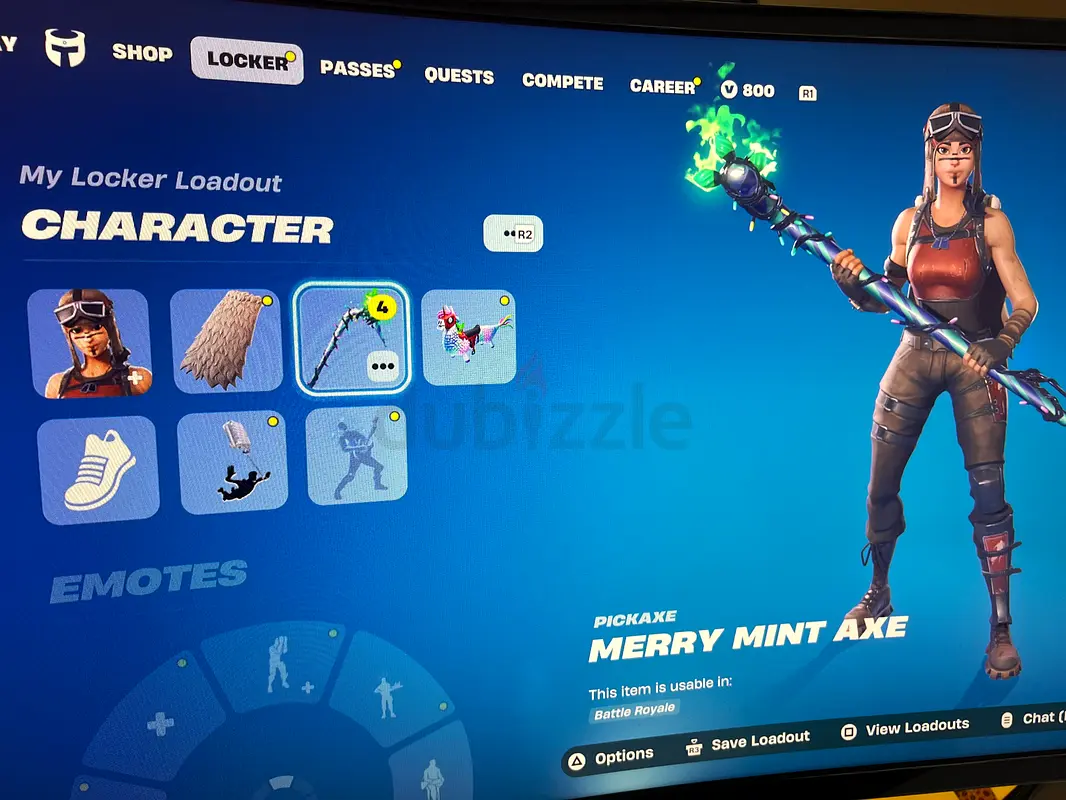The height and width of the screenshot is (800, 1066).
Task: Open the Passes tab
Action: coord(357,69)
